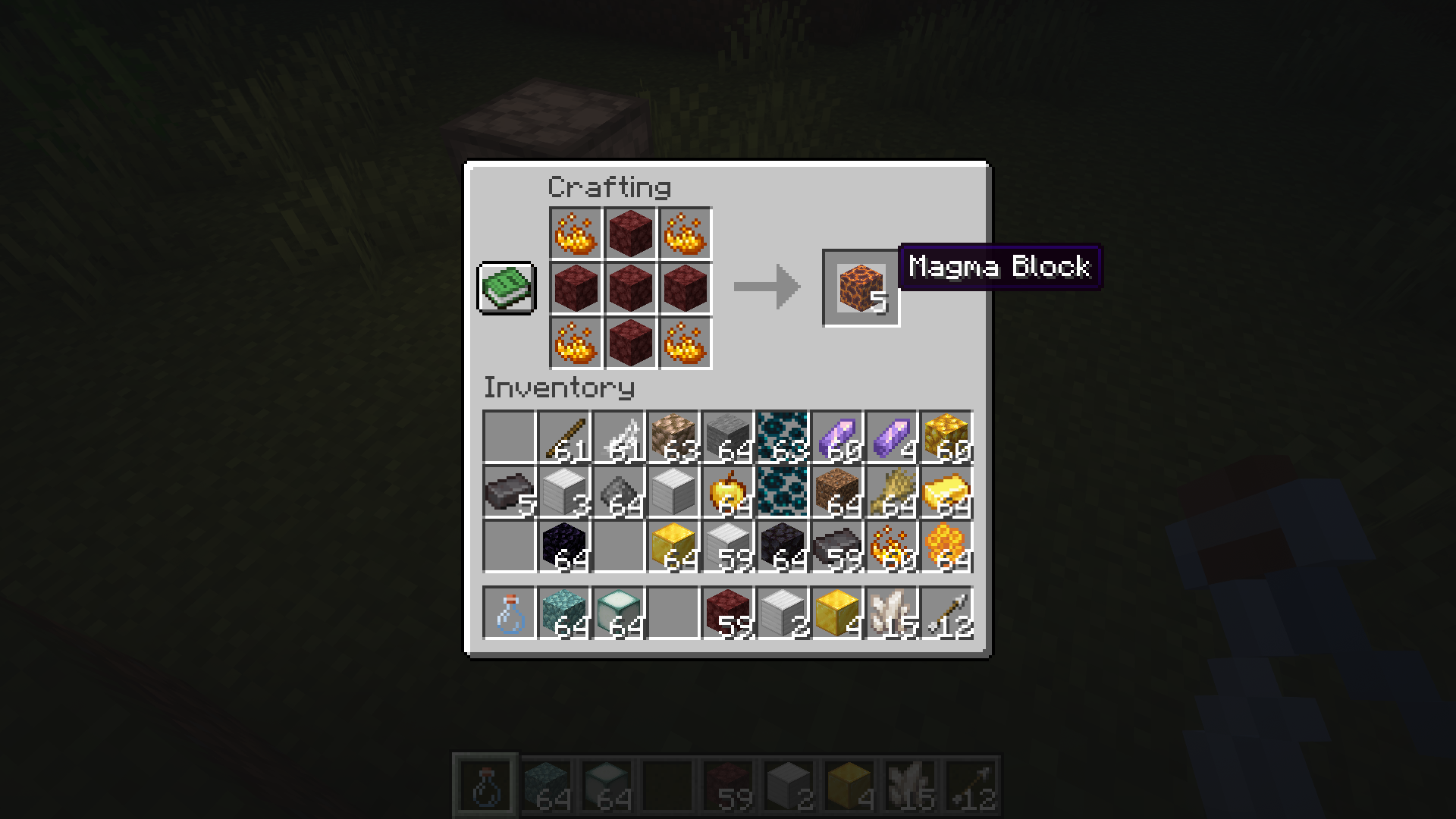The image size is (1456, 819).
Task: Open the green recipe book
Action: coord(507,288)
